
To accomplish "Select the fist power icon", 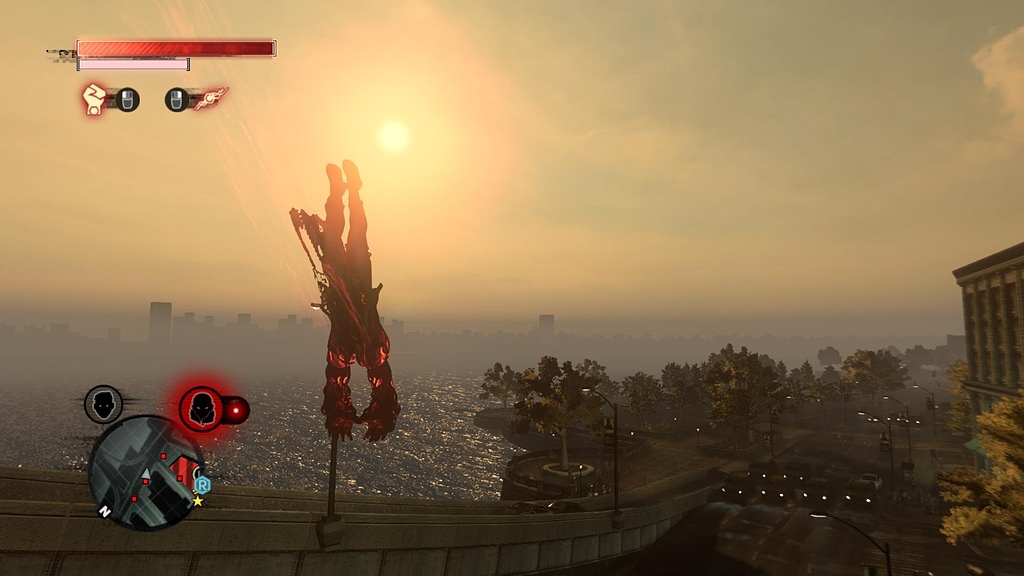I will point(95,99).
